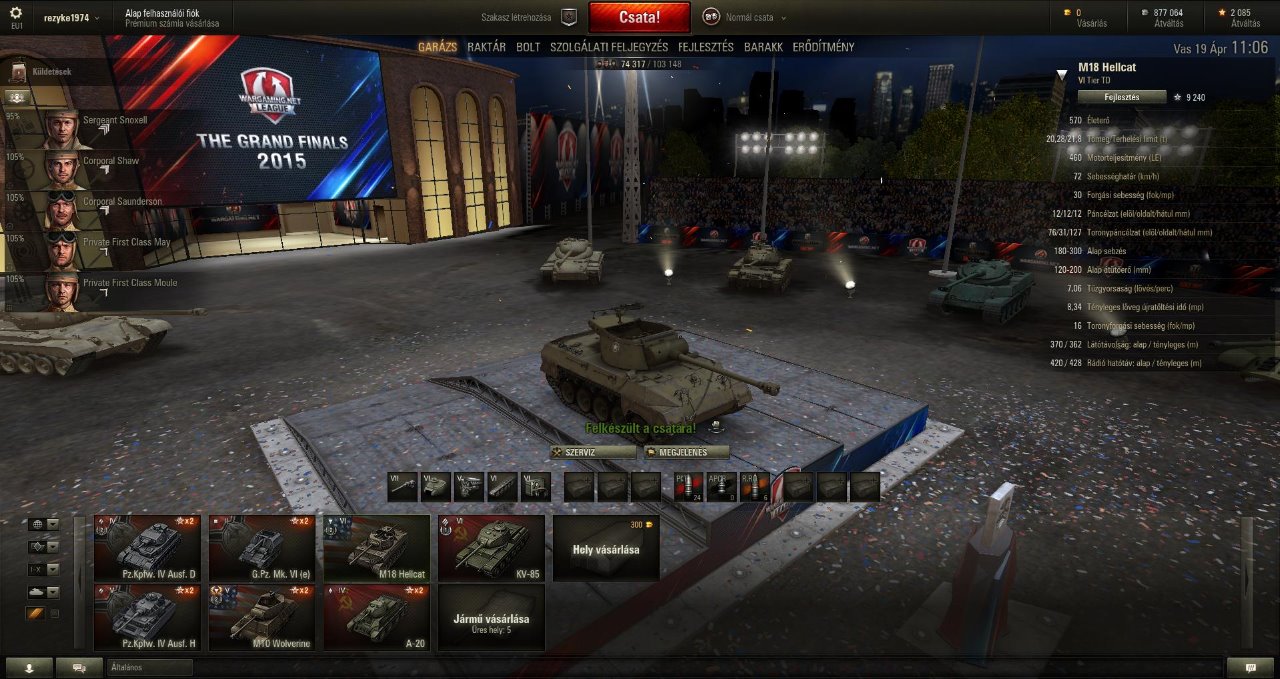Open the settings gear menu
Image resolution: width=1280 pixels, height=679 pixels.
point(16,14)
